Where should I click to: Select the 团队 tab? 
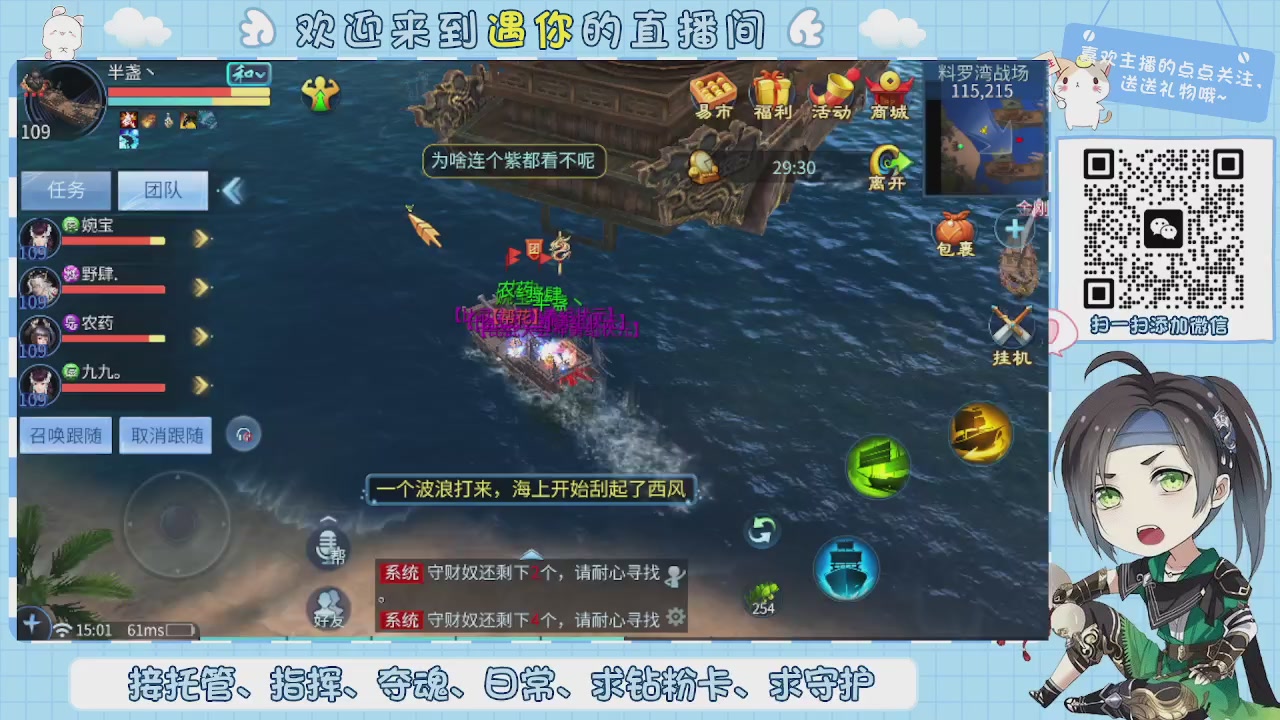pyautogui.click(x=161, y=190)
